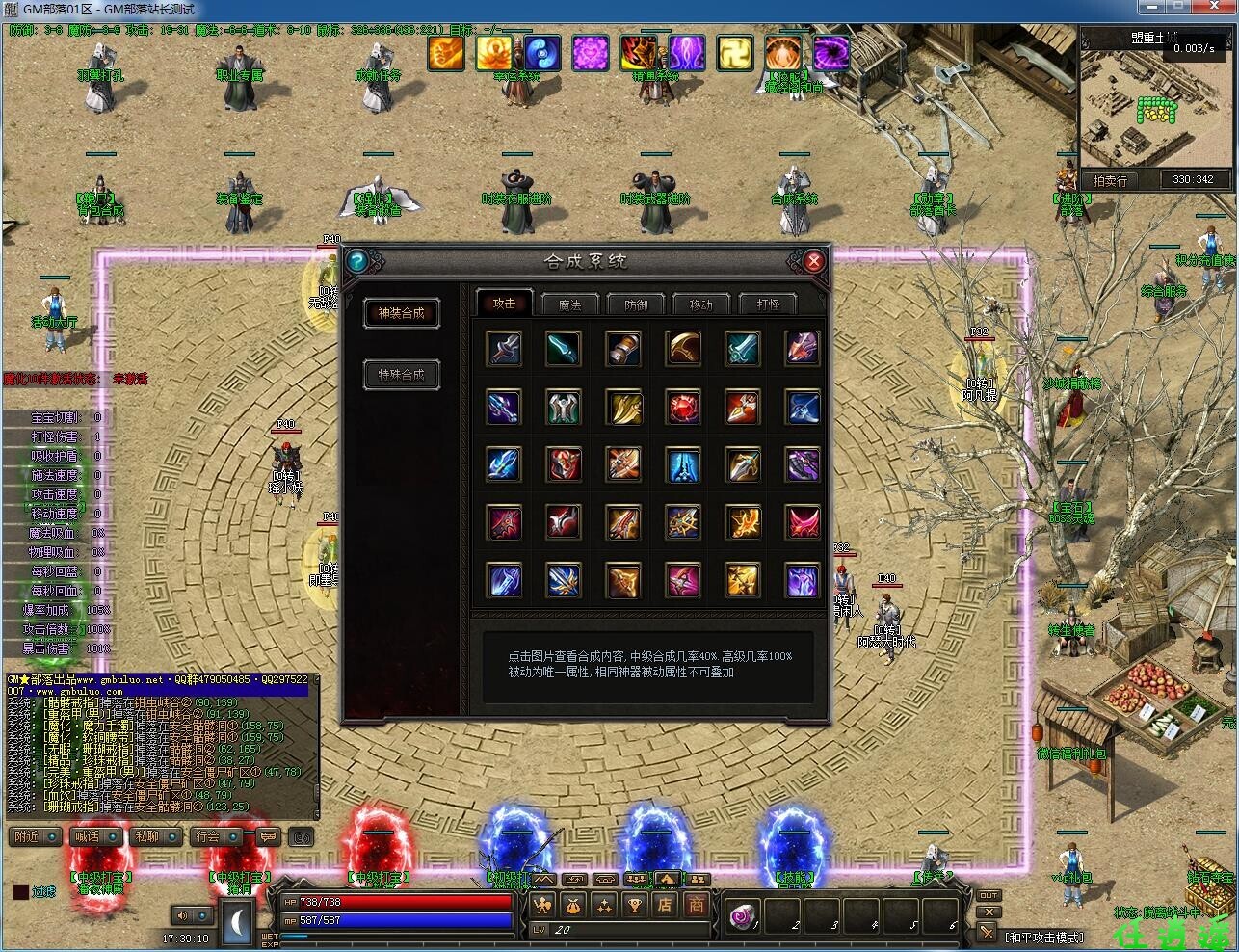This screenshot has width=1239, height=952.
Task: Activate the purple vortex skill icon
Action: [x=830, y=53]
